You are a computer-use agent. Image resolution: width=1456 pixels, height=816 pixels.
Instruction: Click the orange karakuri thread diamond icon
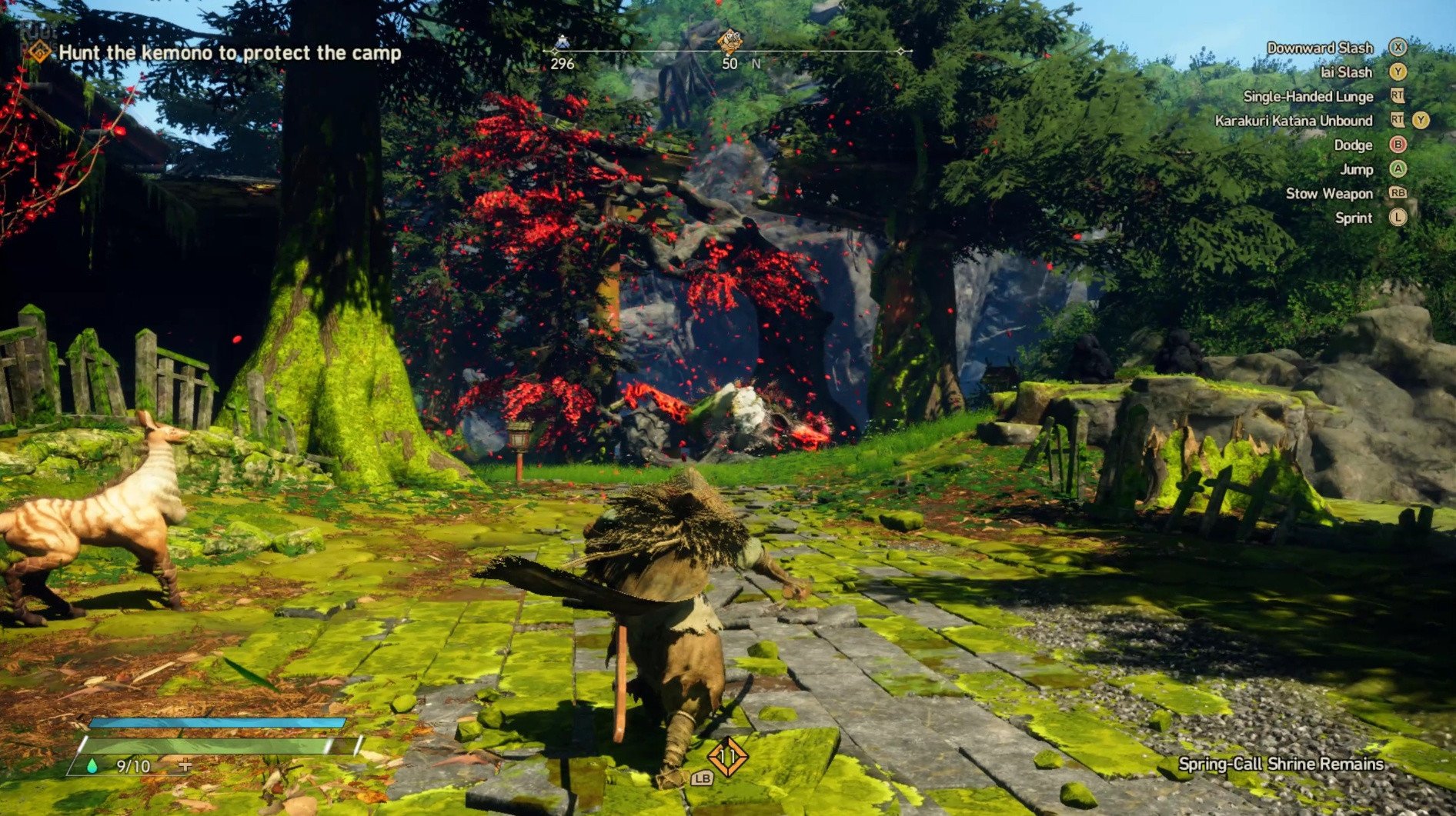coord(727,757)
